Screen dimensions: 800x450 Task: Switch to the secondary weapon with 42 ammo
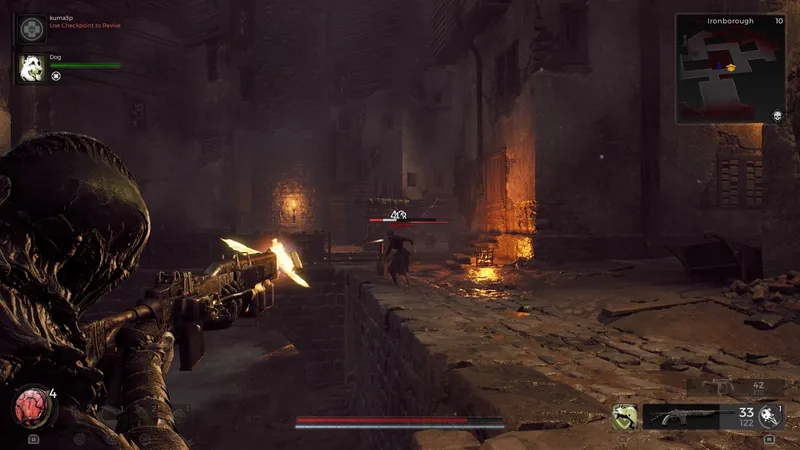(x=729, y=384)
